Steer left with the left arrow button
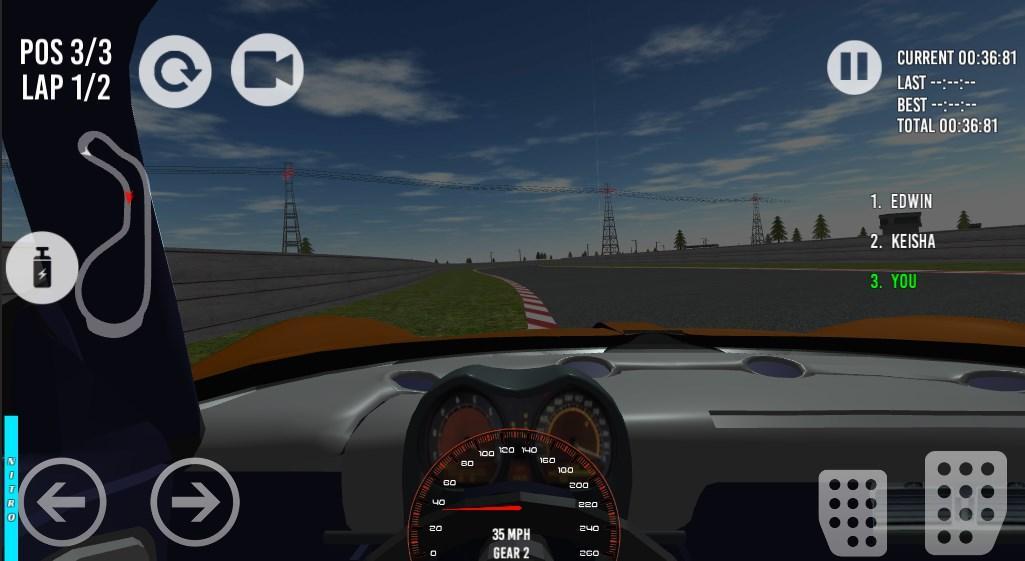 (x=62, y=502)
